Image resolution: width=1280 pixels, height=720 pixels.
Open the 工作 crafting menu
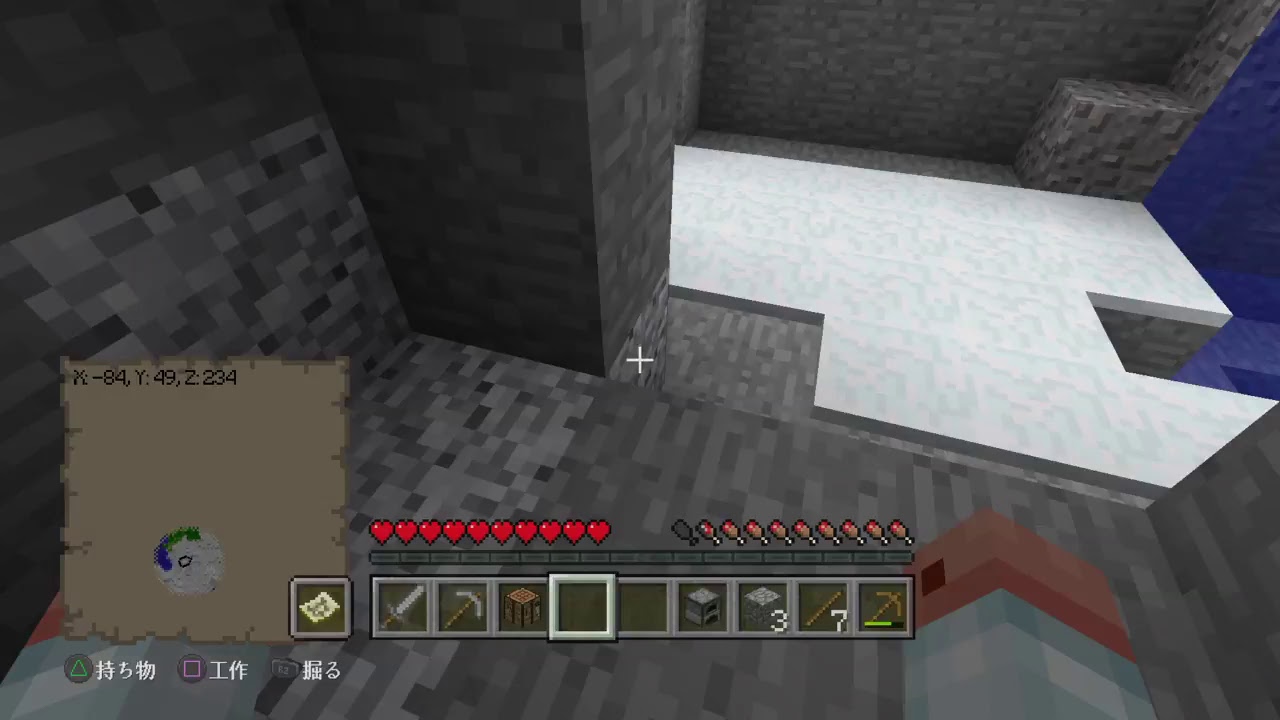(228, 671)
